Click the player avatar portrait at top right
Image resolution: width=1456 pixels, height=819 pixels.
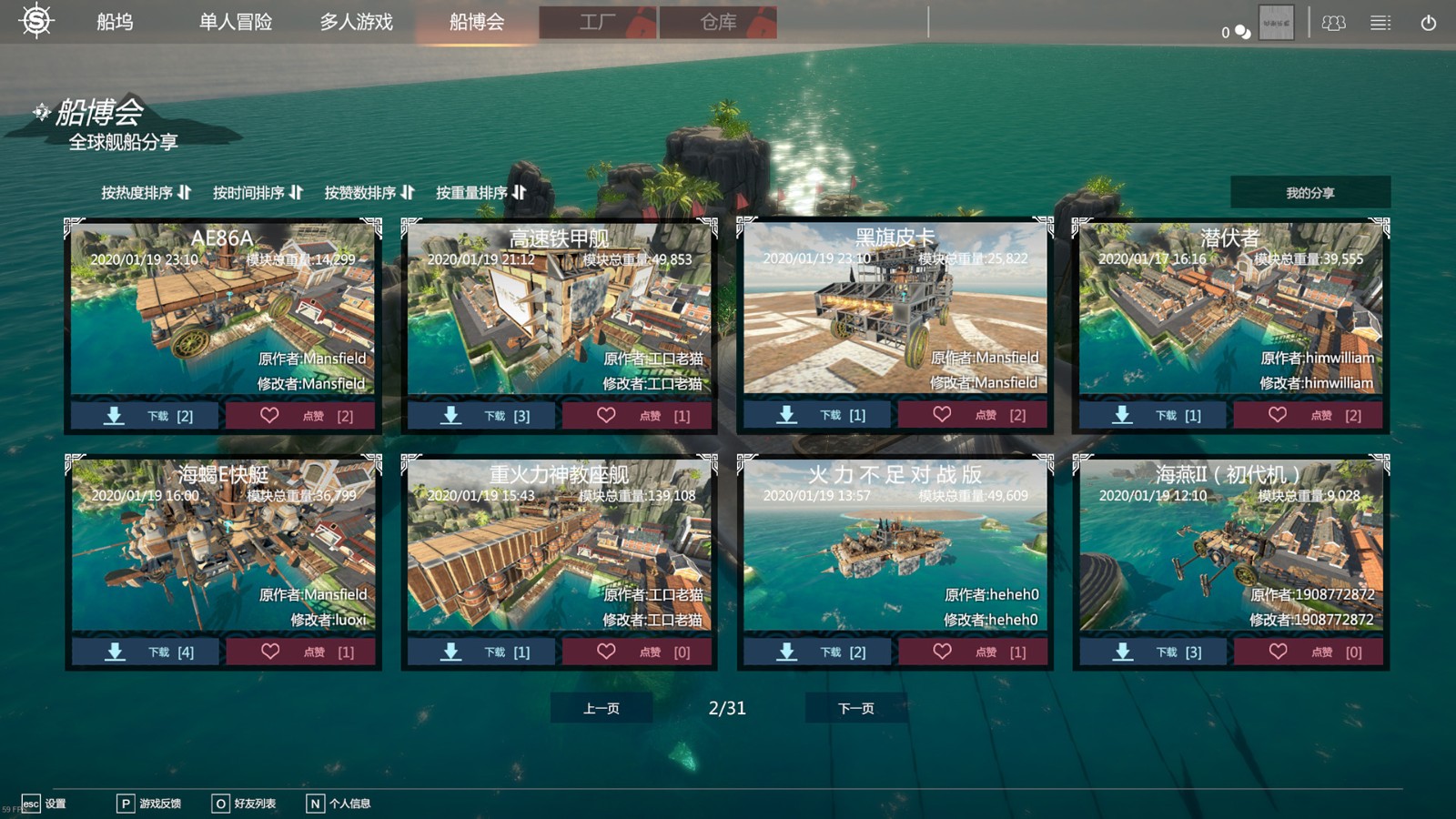point(1278,24)
